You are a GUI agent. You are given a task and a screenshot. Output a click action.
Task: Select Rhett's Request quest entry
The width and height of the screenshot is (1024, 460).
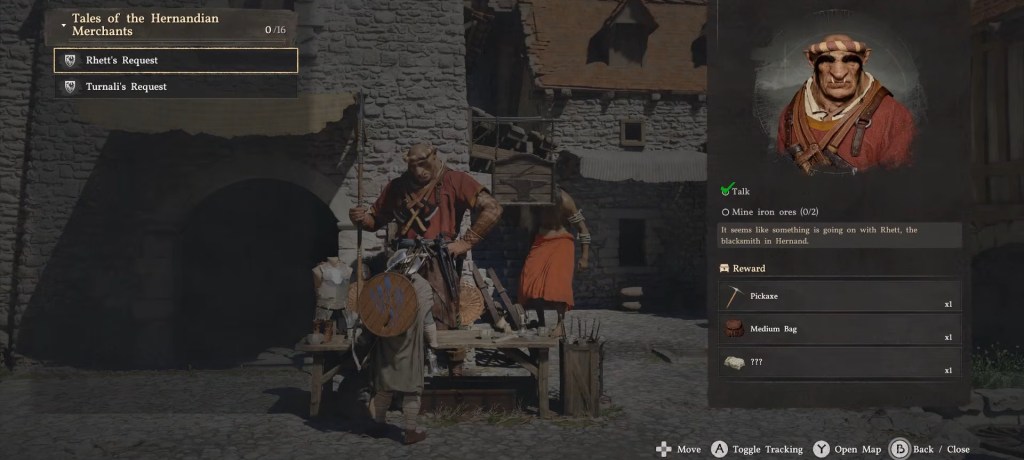pyautogui.click(x=176, y=60)
